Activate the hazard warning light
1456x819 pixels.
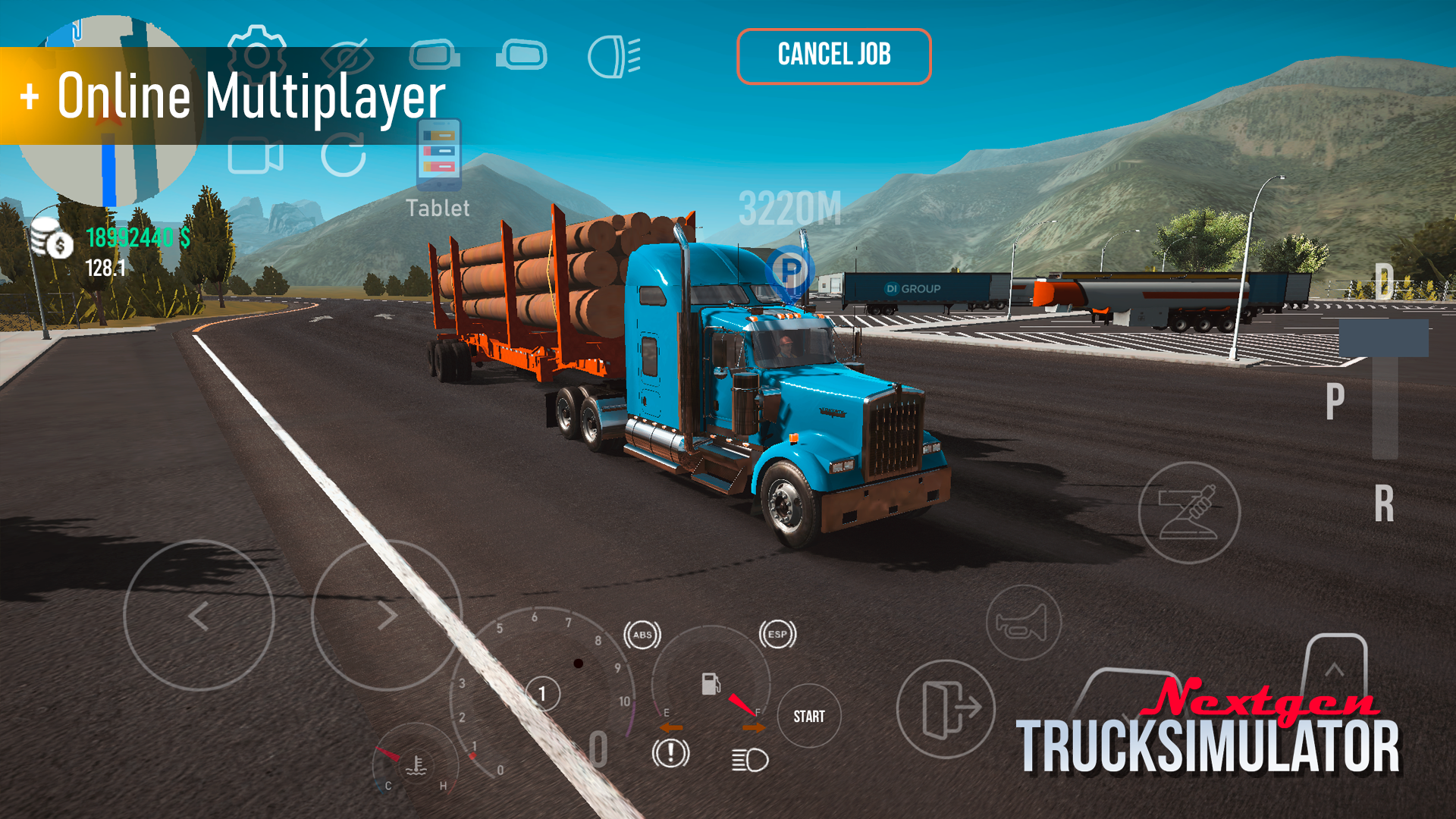coord(670,753)
